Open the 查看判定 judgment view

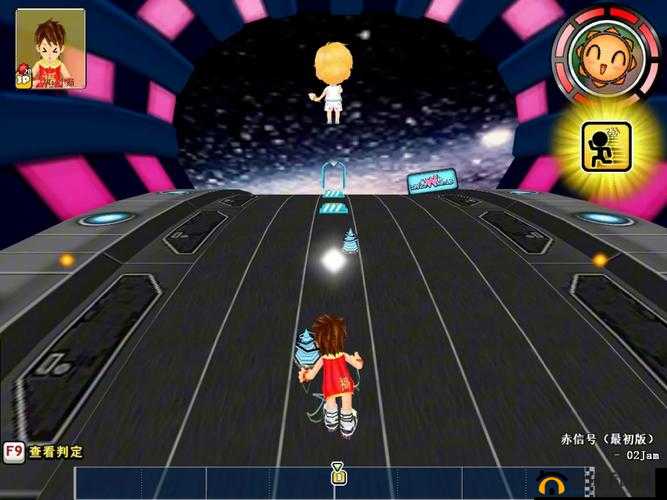click(43, 452)
